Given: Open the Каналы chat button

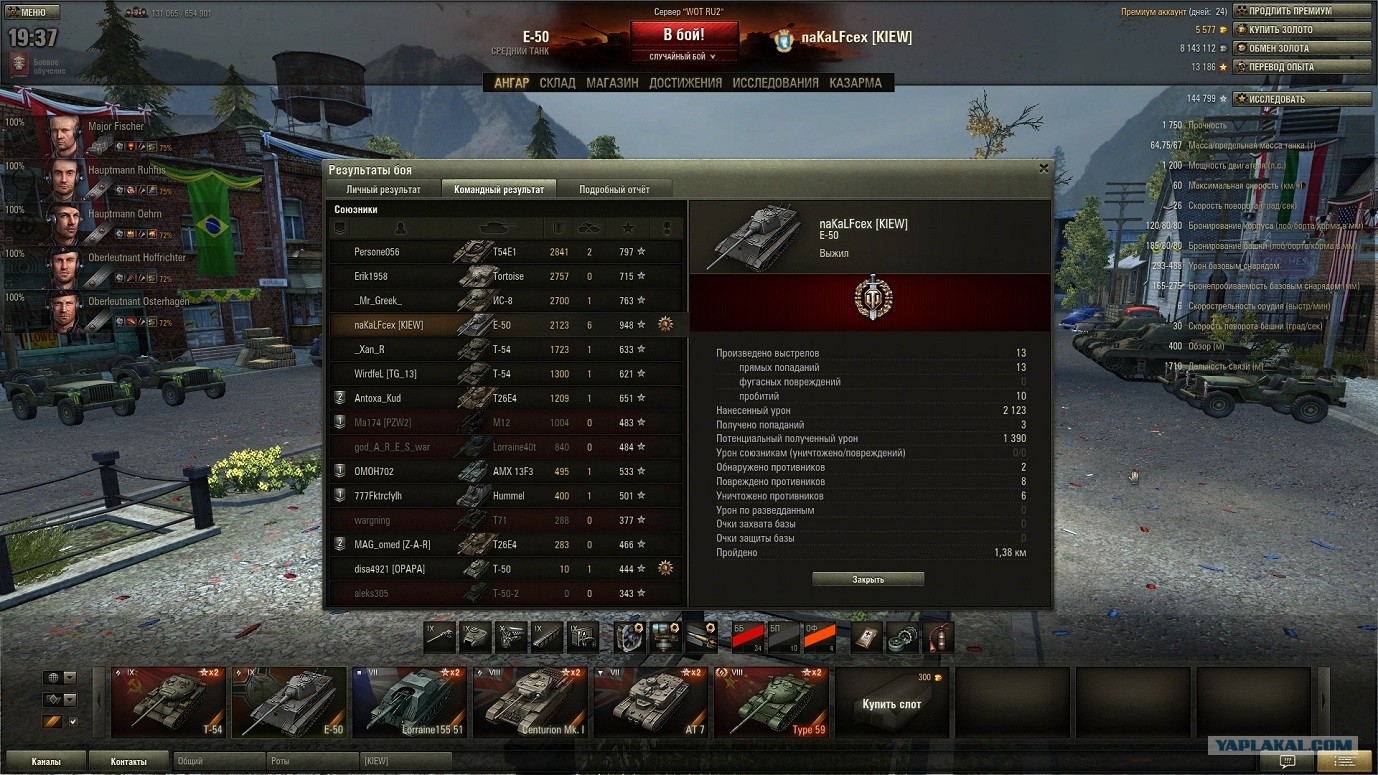Looking at the screenshot, I should click(46, 762).
